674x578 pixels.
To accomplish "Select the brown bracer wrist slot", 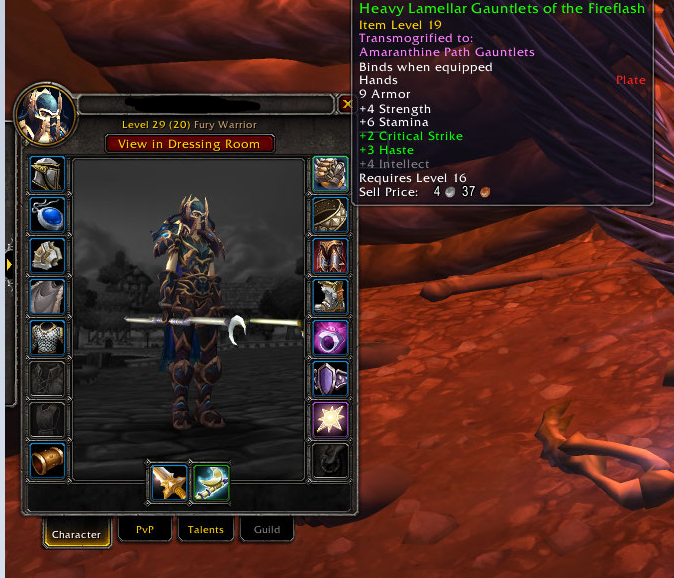I will point(48,461).
